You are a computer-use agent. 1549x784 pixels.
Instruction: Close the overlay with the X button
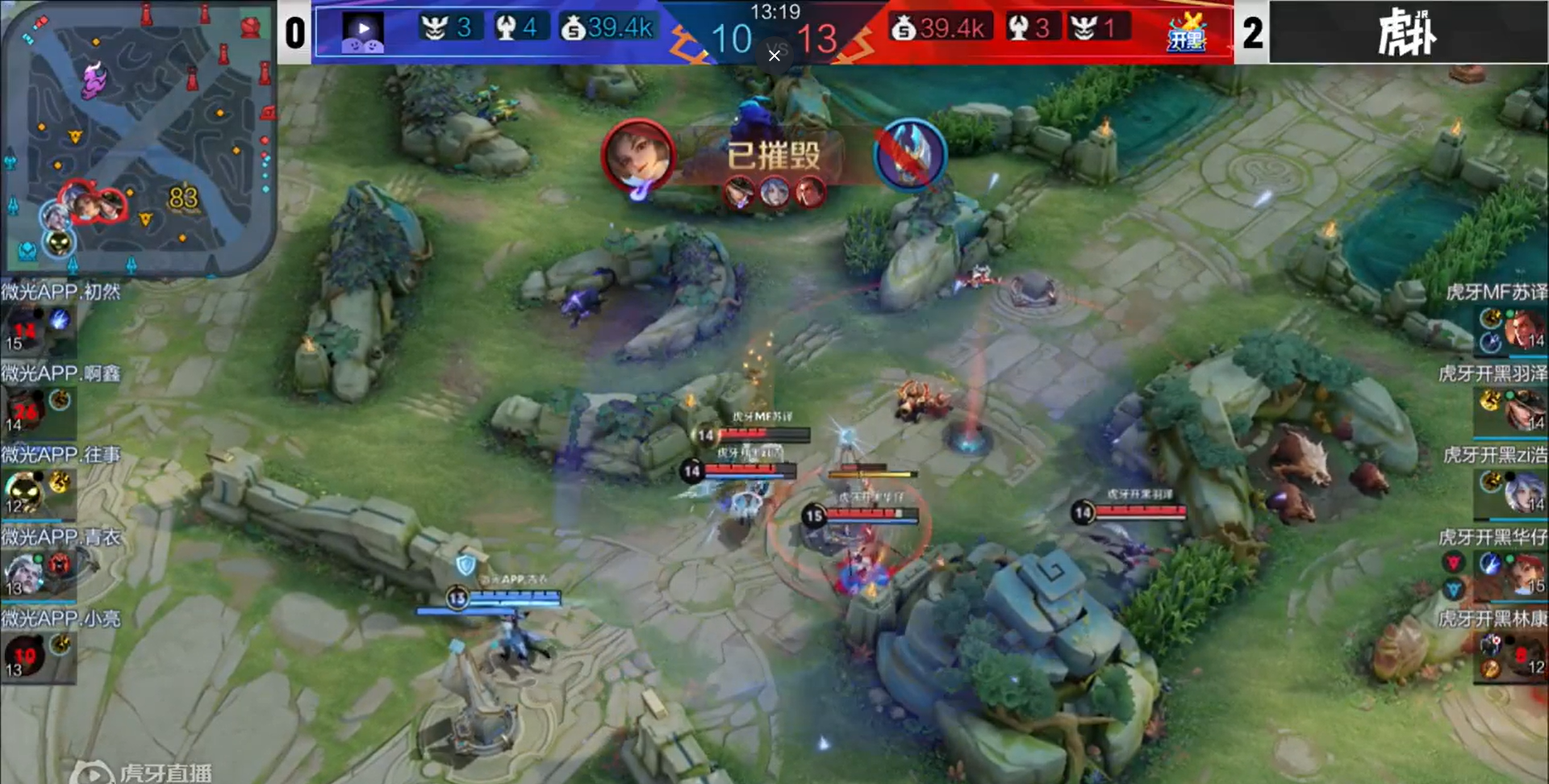click(774, 55)
